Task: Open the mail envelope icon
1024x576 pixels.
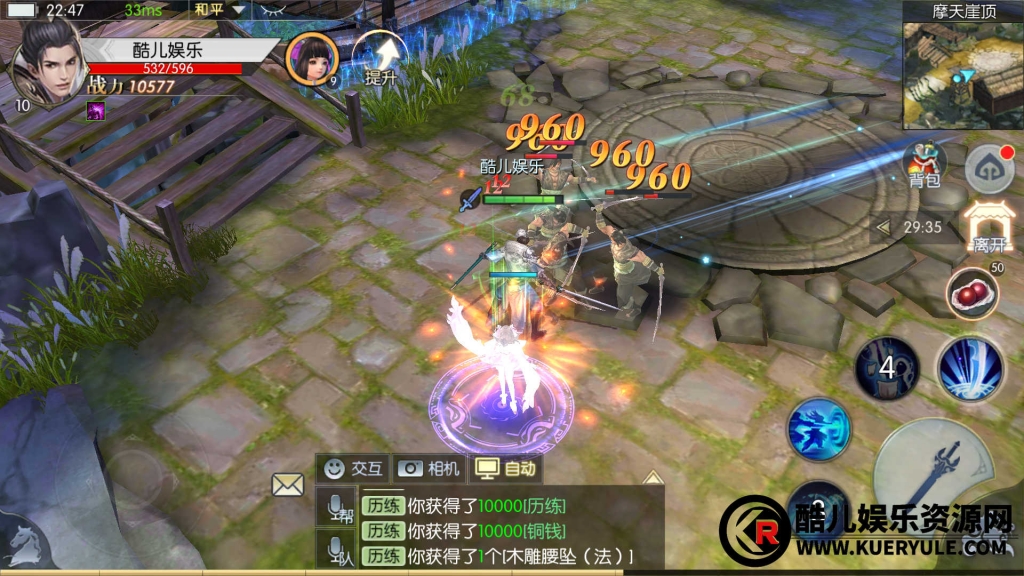Action: [x=288, y=485]
